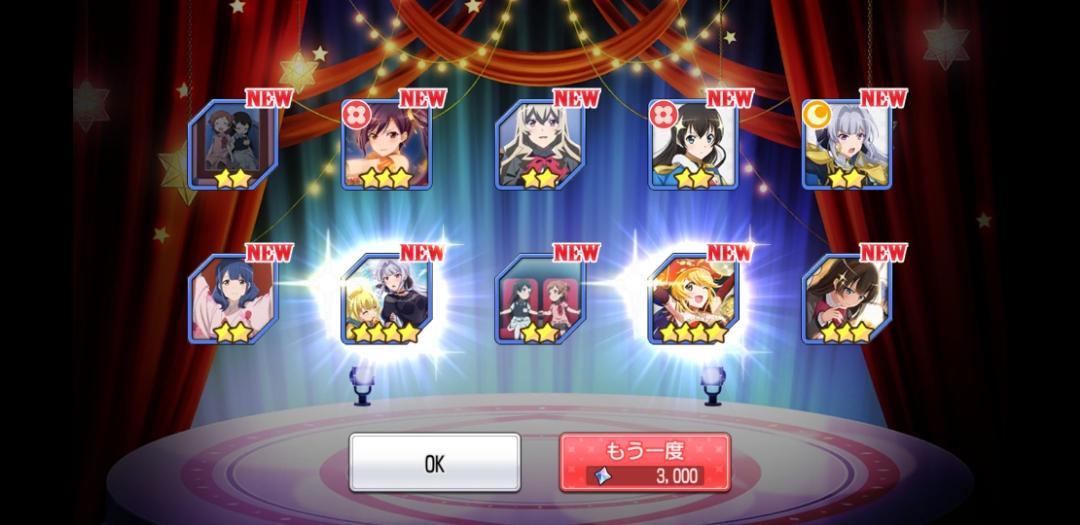Confirm results with the OK button
The width and height of the screenshot is (1080, 525).
point(434,463)
